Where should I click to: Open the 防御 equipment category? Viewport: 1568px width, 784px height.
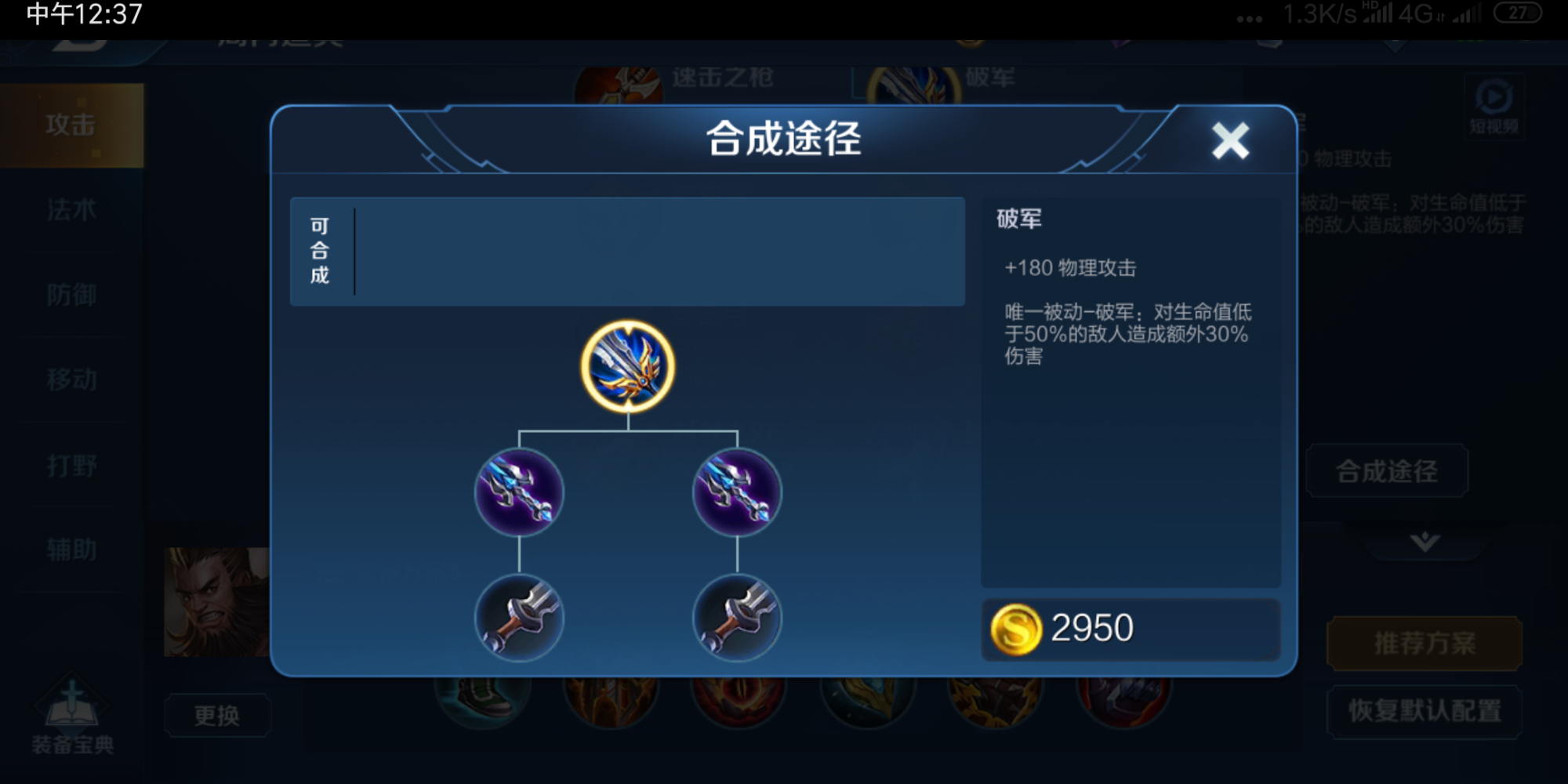pos(71,295)
